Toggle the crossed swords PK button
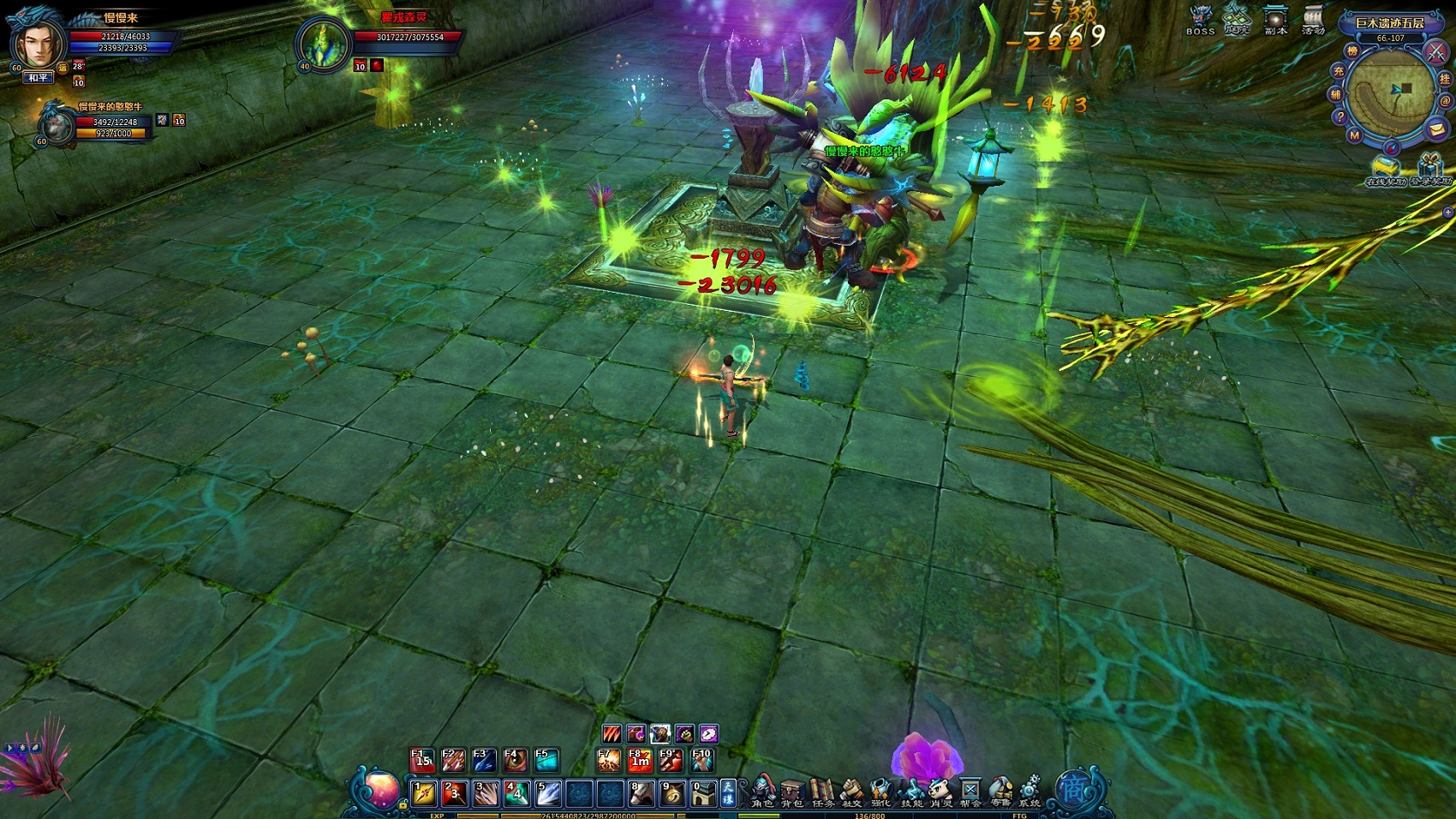 pos(1435,51)
